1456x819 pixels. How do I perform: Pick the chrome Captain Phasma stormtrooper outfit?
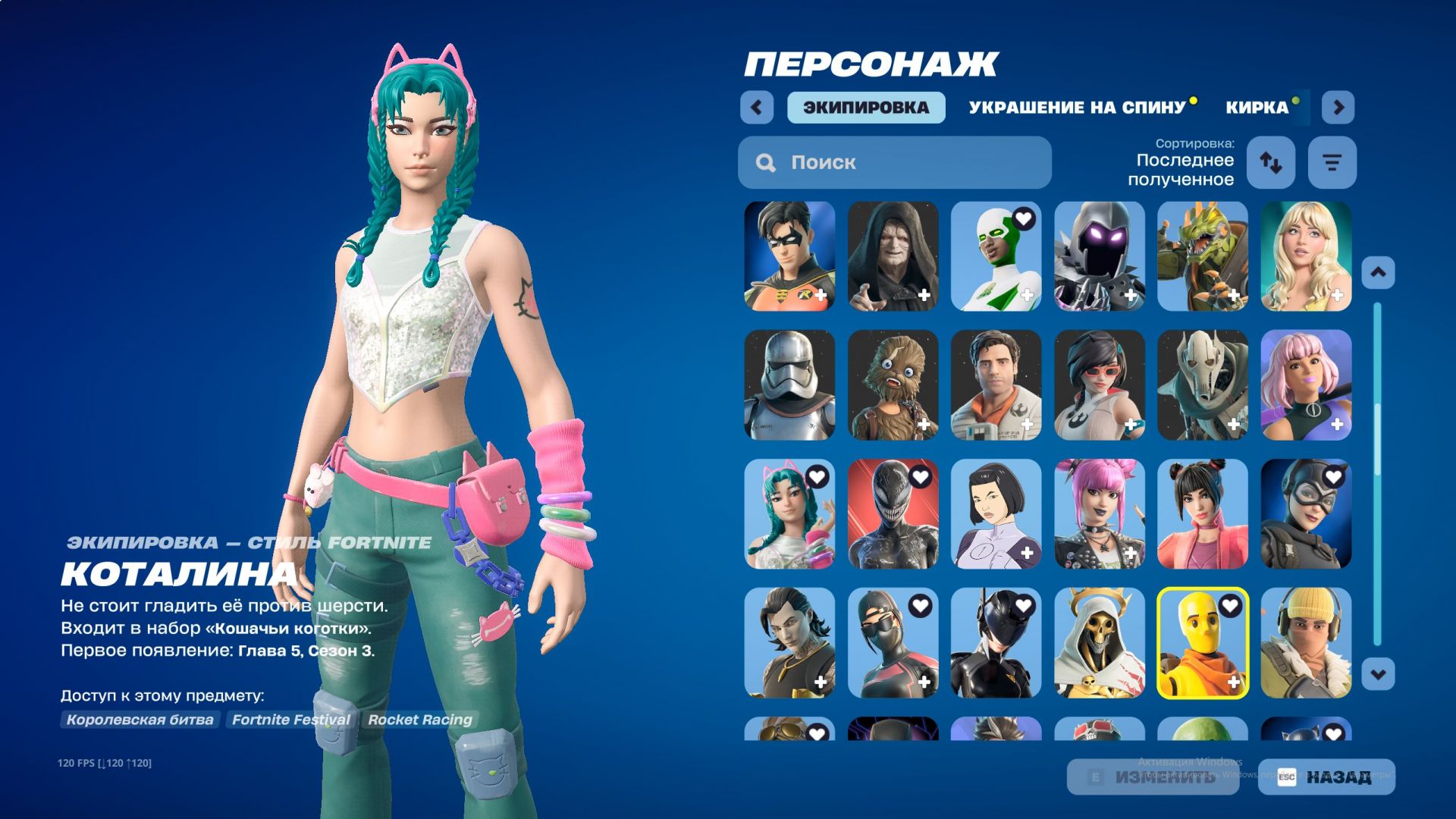789,385
